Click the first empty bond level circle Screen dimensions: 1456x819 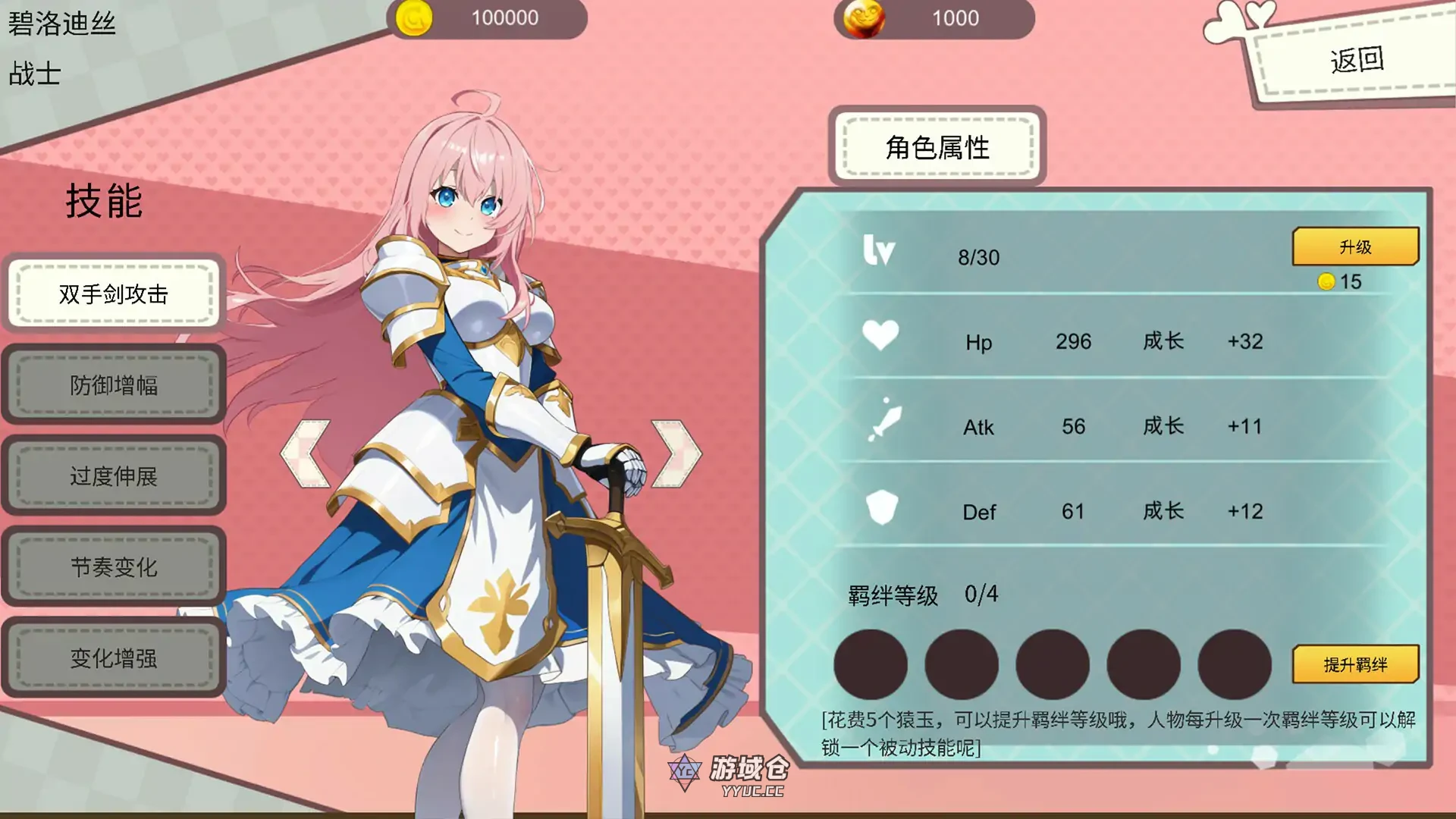(x=871, y=664)
